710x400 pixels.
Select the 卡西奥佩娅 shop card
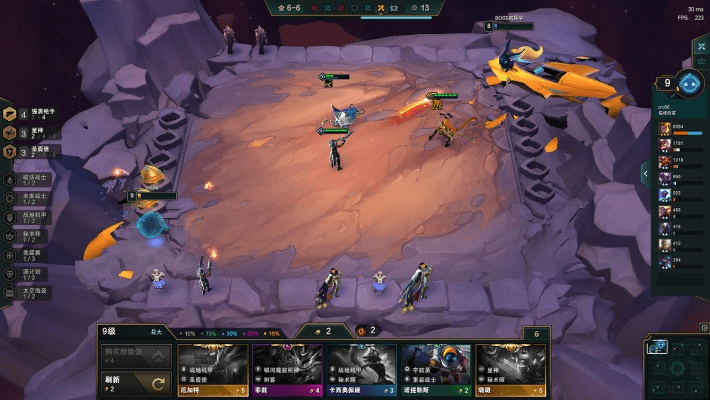click(x=361, y=370)
